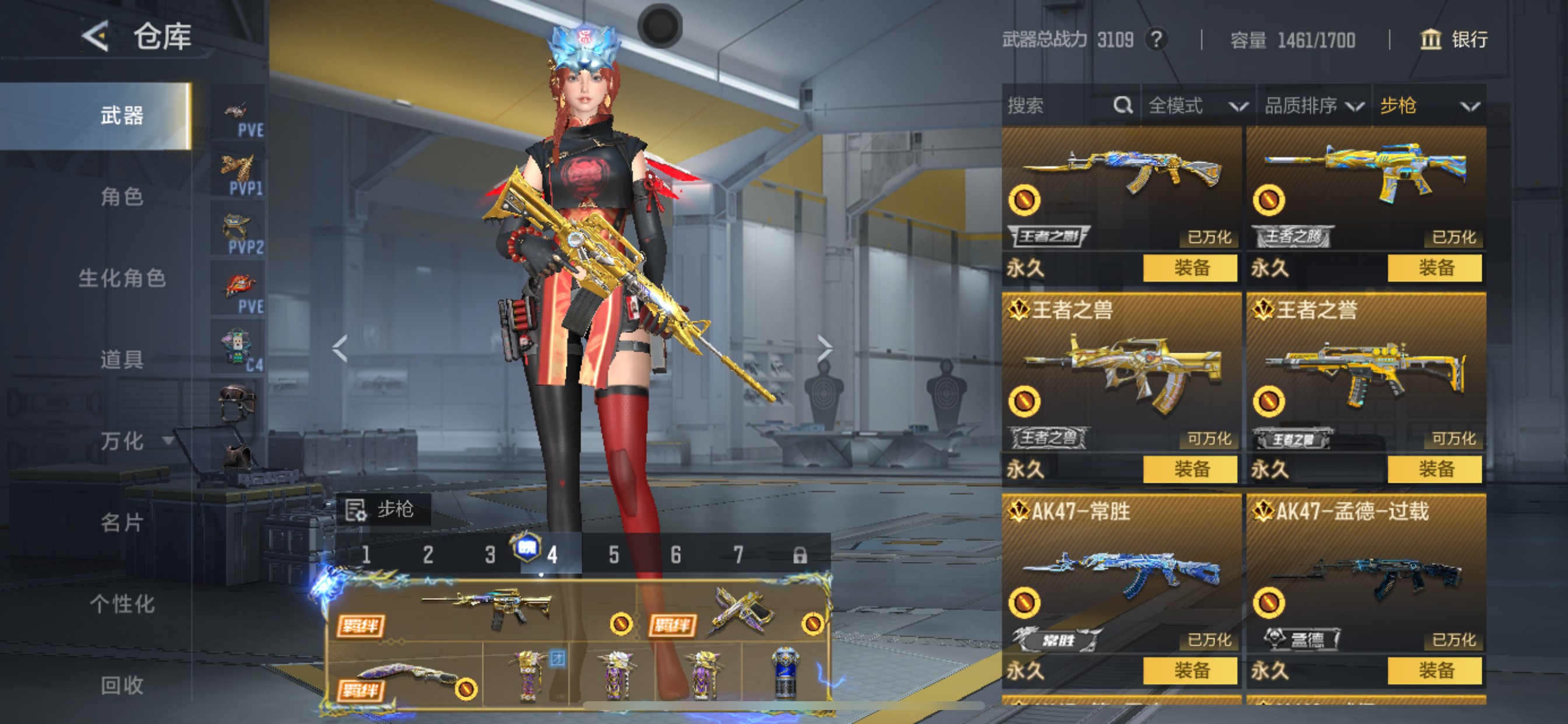
Task: Rotate to the next character with right arrow
Action: pos(824,349)
